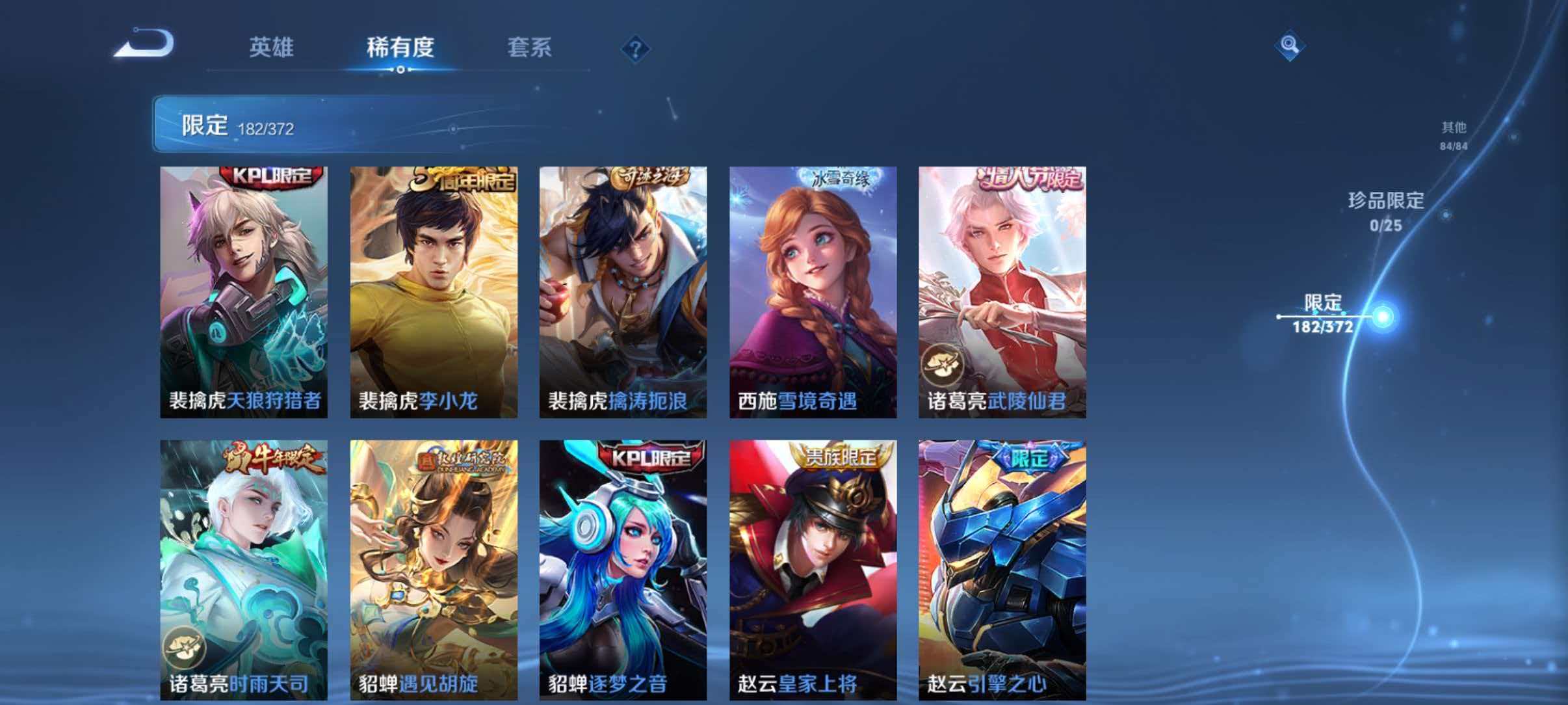
Task: Open the search icon at top right
Action: [1290, 46]
